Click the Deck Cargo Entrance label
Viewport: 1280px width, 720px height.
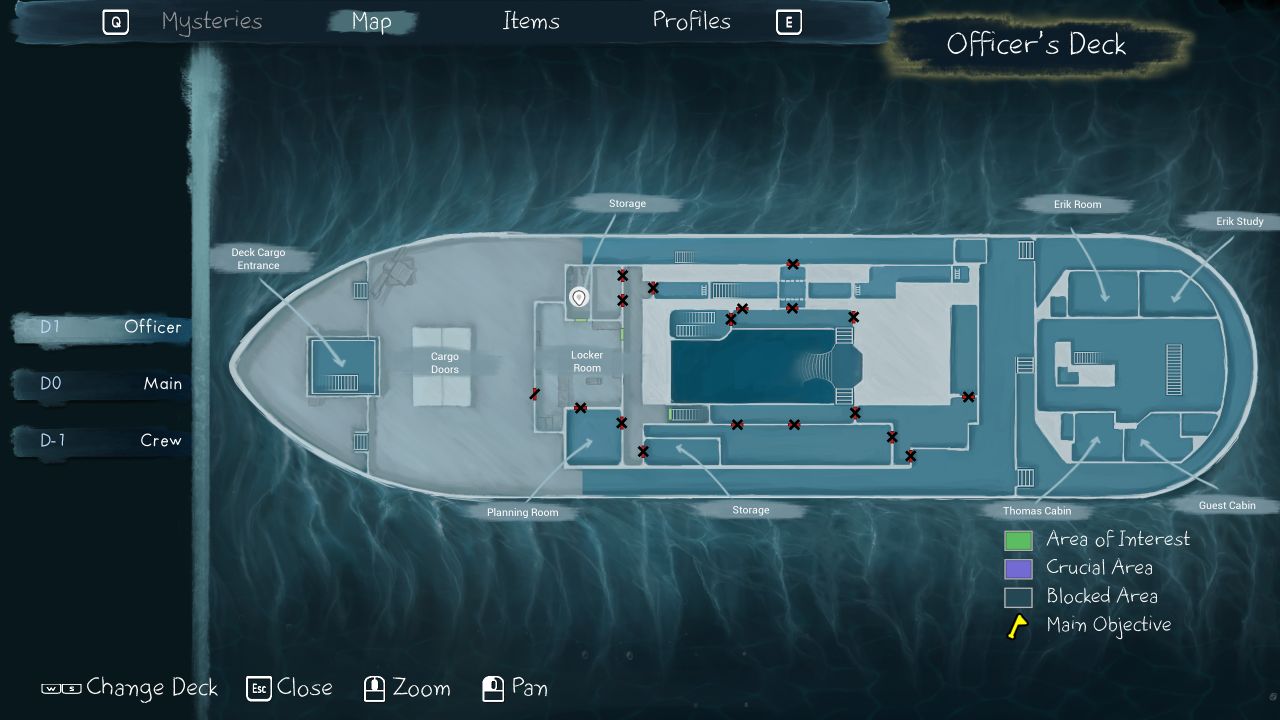[258, 259]
